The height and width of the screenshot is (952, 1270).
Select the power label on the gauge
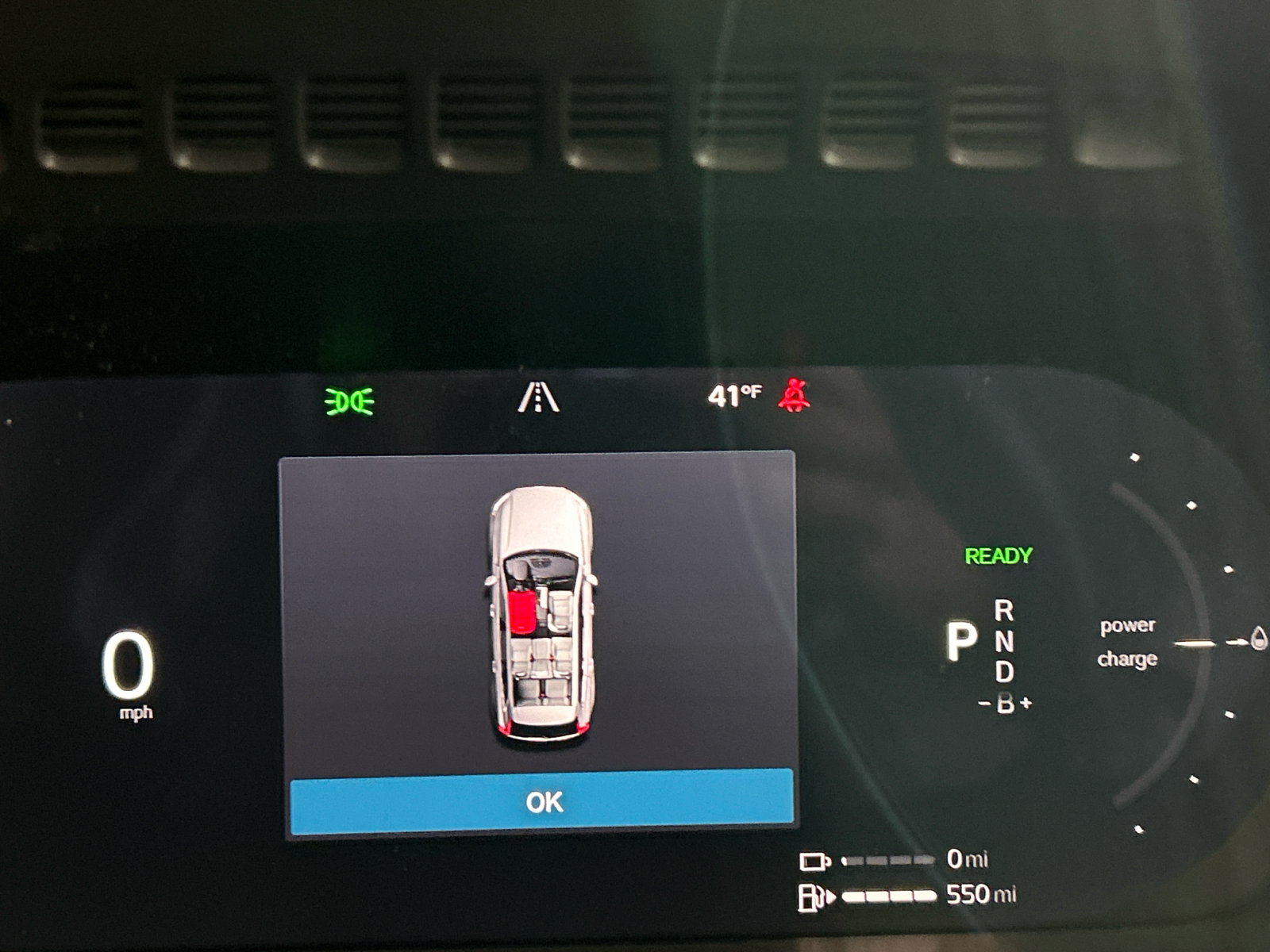[1128, 626]
